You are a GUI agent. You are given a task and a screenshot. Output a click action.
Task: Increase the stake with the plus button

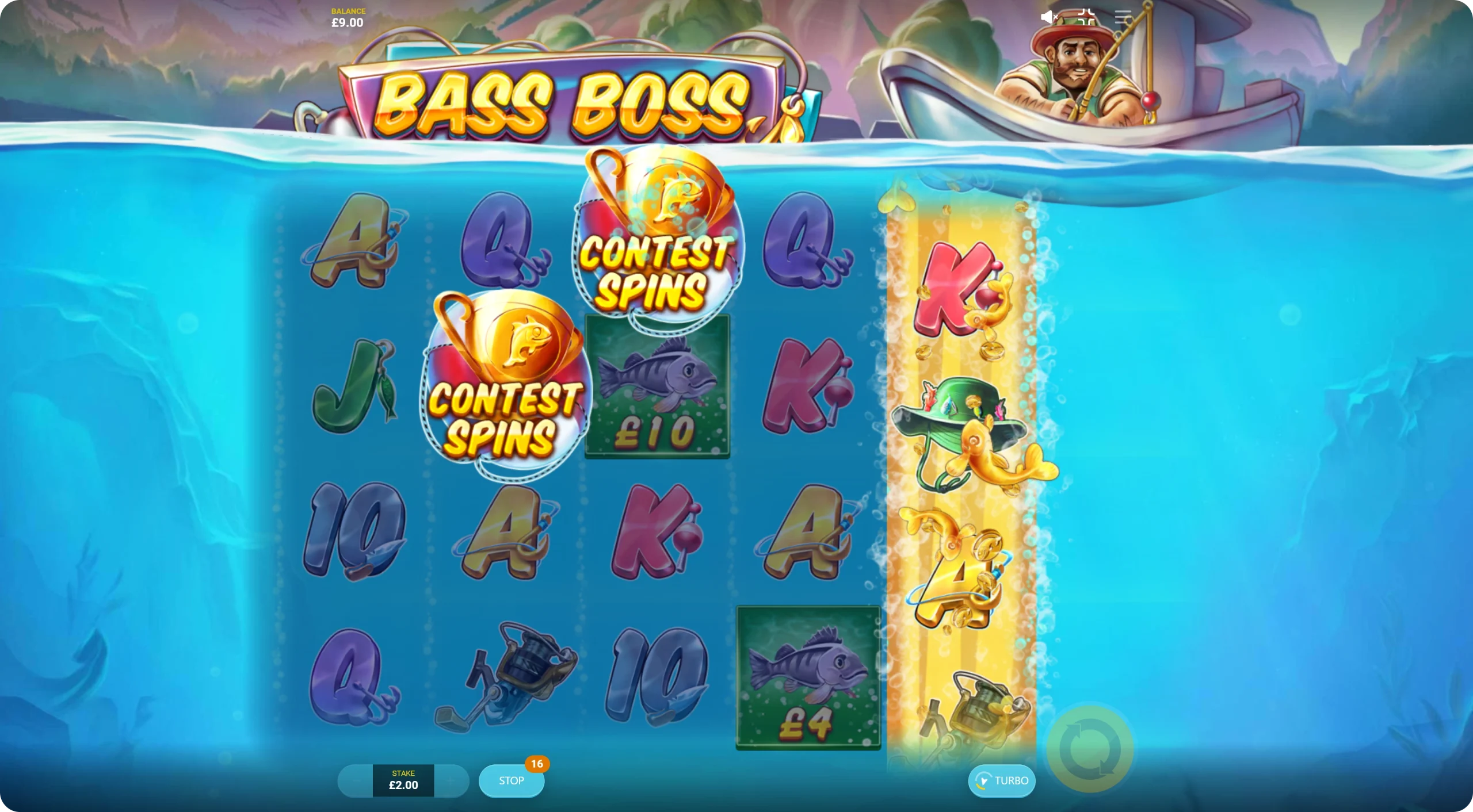(452, 780)
